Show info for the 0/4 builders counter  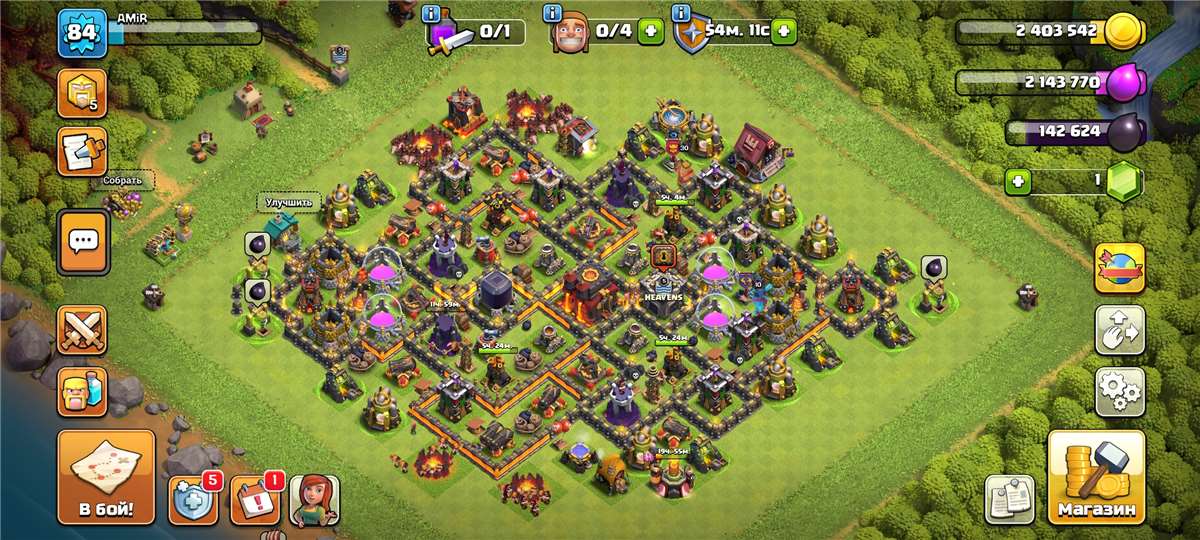coord(551,14)
